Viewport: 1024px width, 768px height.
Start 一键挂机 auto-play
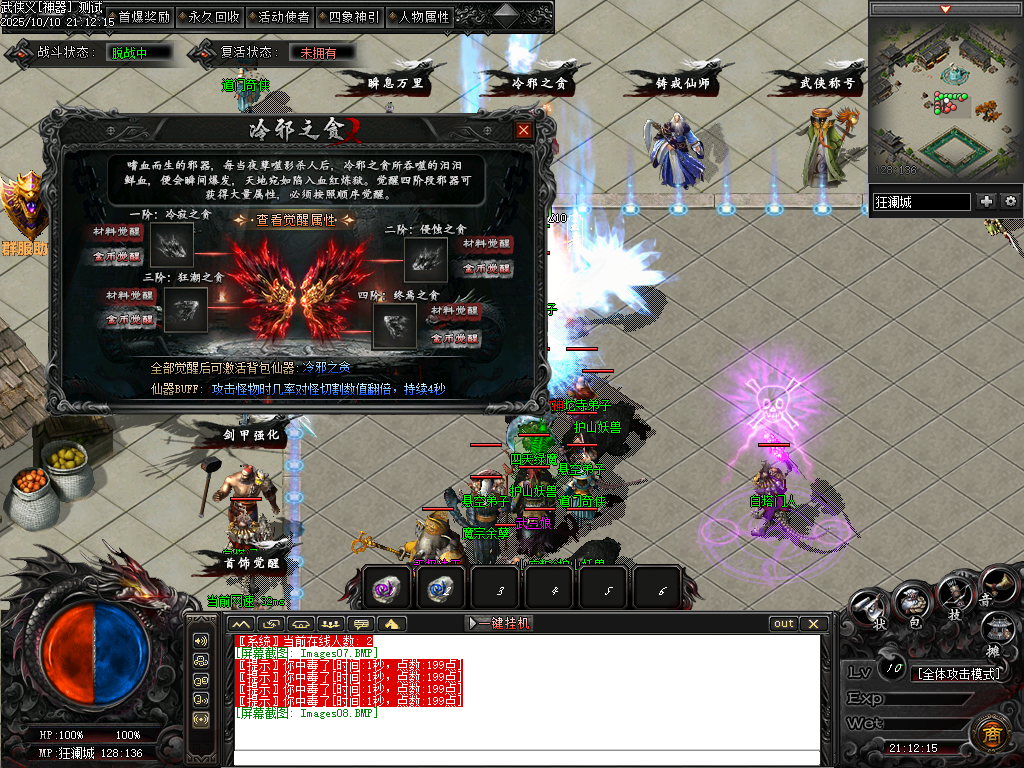[500, 623]
